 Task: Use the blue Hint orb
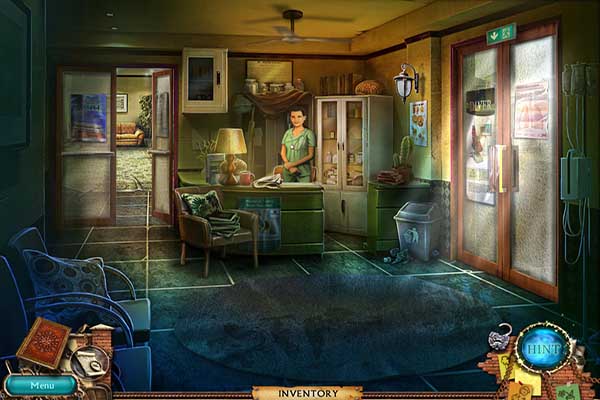tap(545, 348)
